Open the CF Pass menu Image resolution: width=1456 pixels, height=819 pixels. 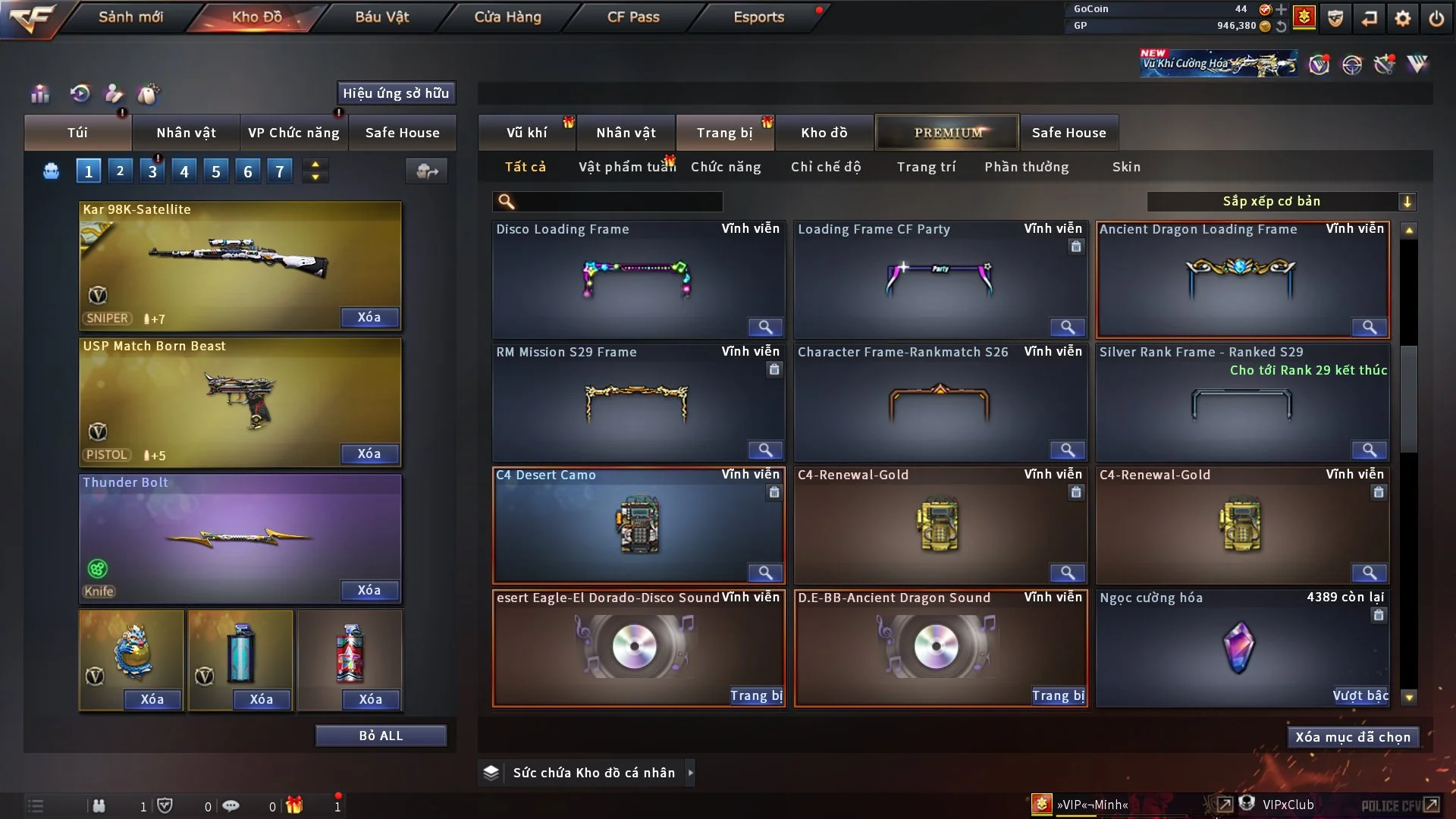(x=633, y=17)
